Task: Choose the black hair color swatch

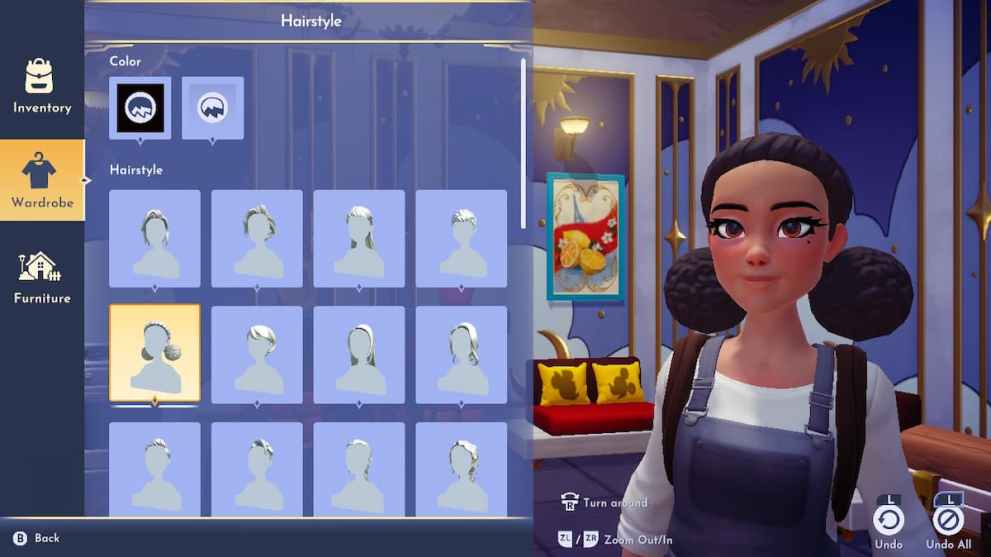Action: click(x=140, y=108)
